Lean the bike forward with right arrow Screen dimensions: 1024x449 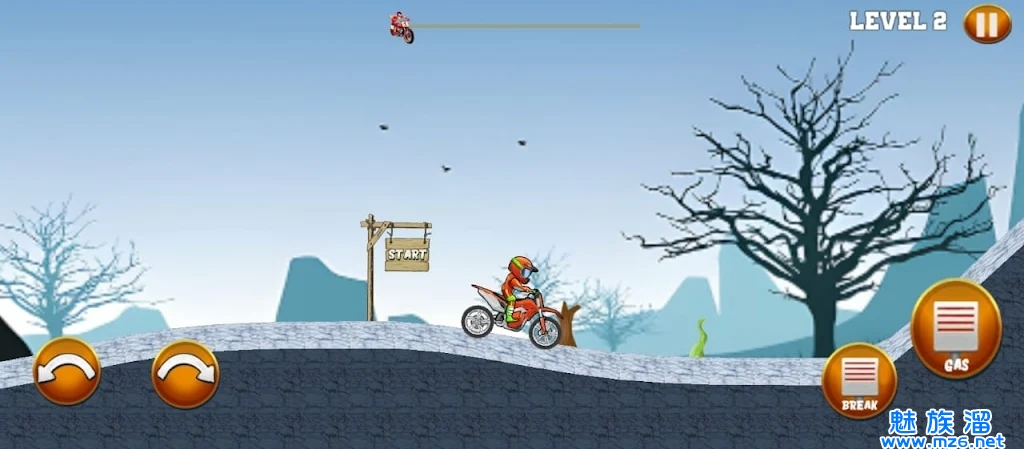point(185,373)
